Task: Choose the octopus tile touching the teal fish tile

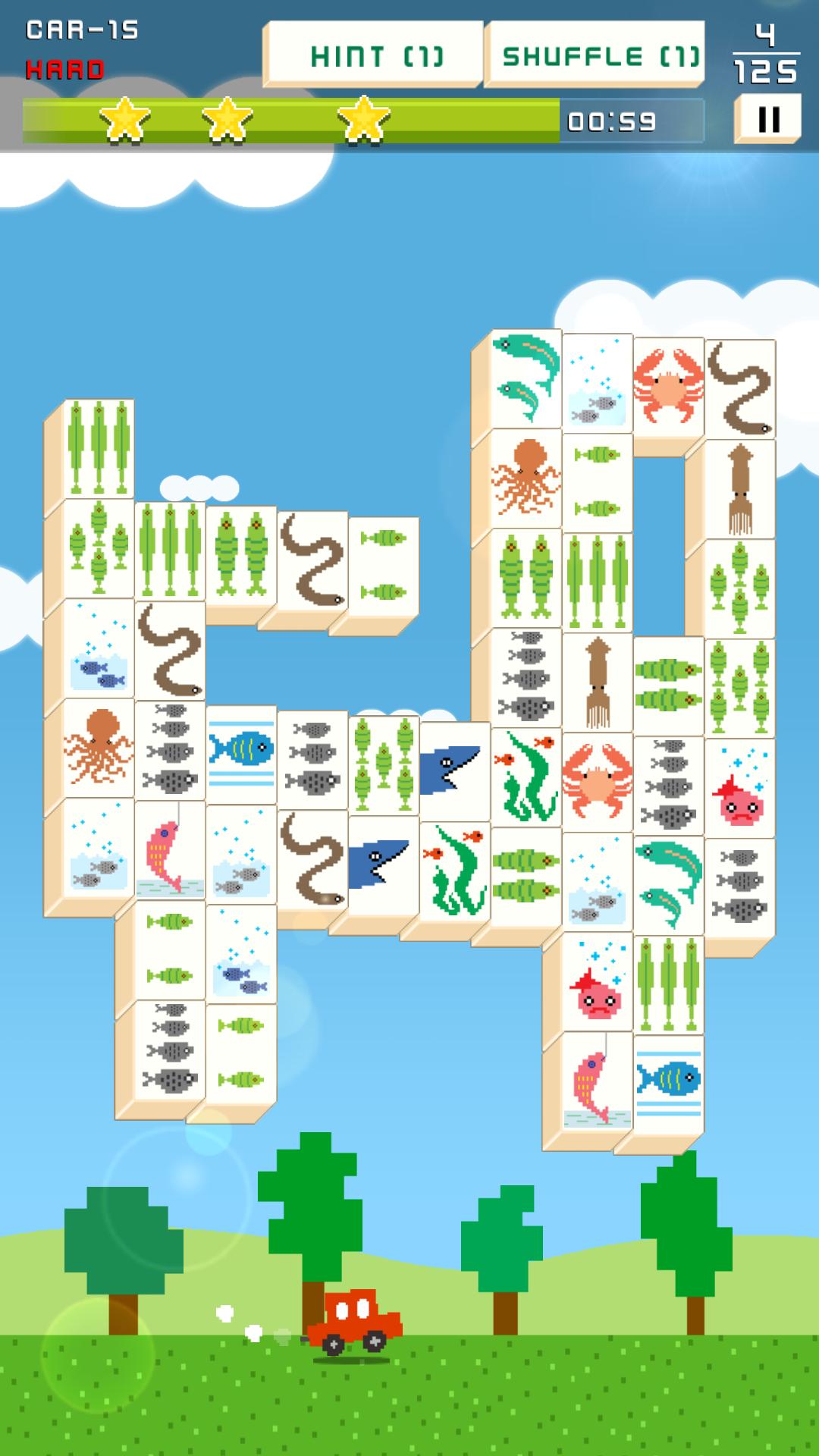Action: coord(526,479)
